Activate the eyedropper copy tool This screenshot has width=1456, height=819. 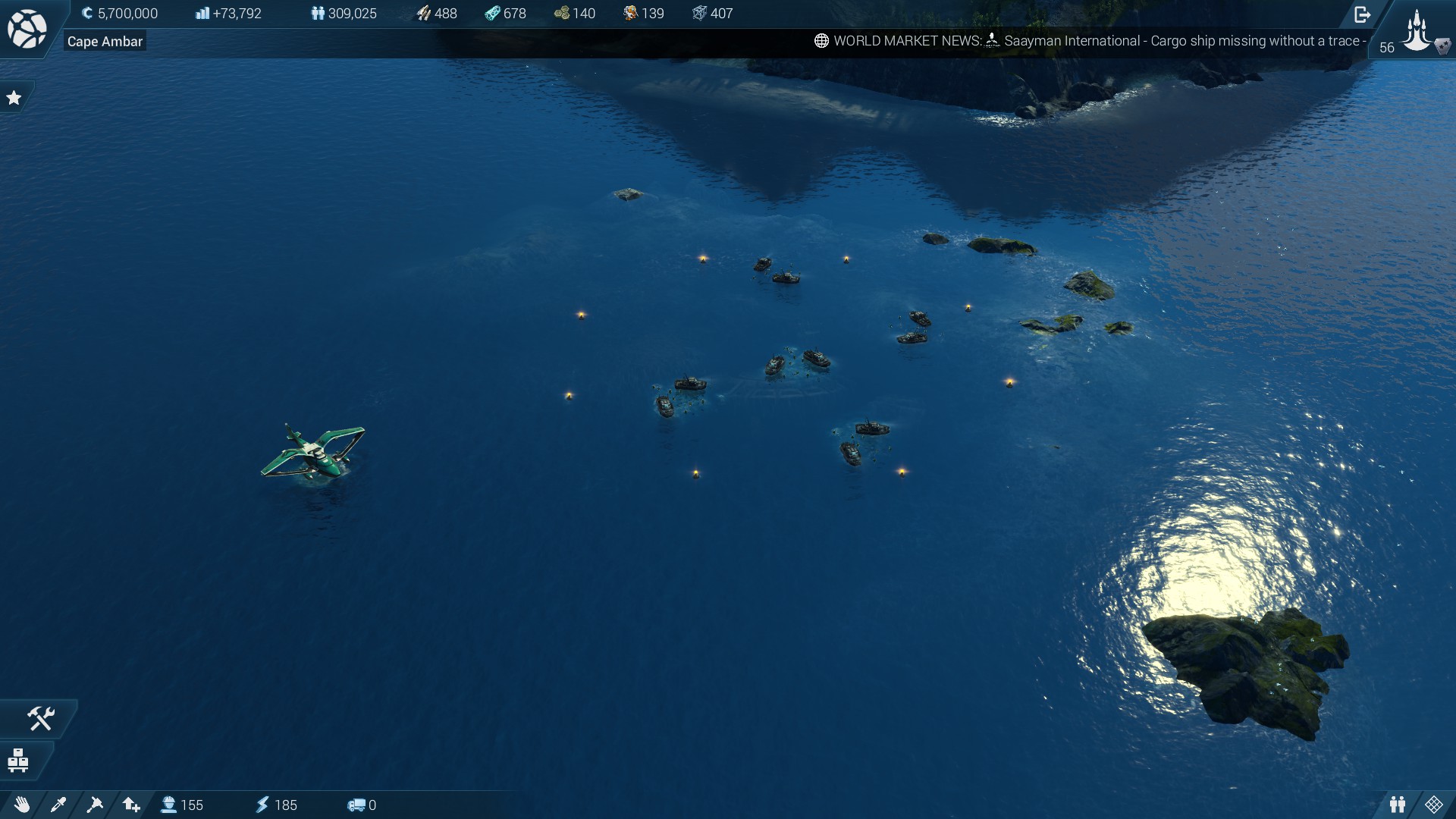(x=58, y=805)
